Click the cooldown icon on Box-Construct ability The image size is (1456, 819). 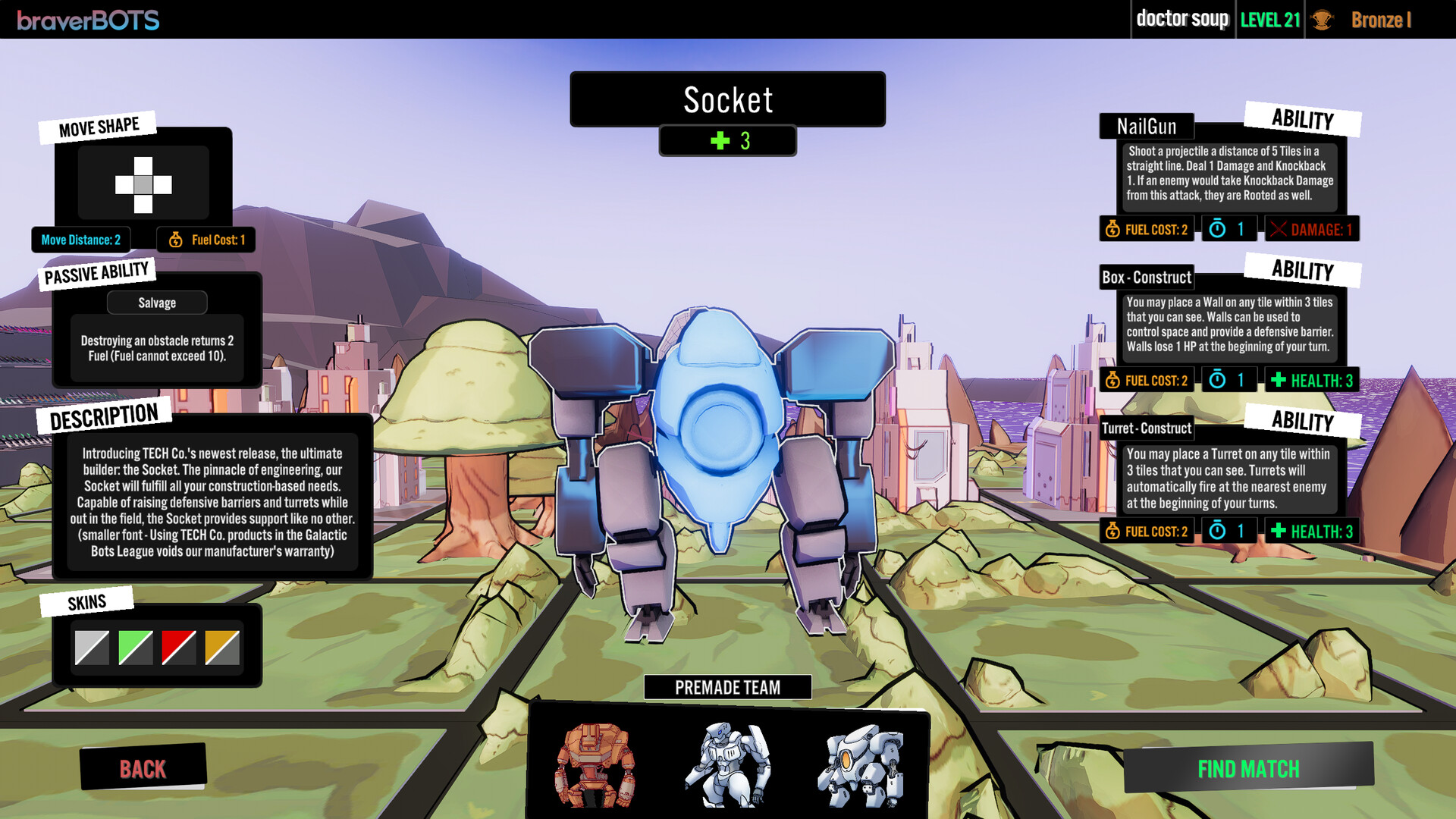pyautogui.click(x=1218, y=380)
